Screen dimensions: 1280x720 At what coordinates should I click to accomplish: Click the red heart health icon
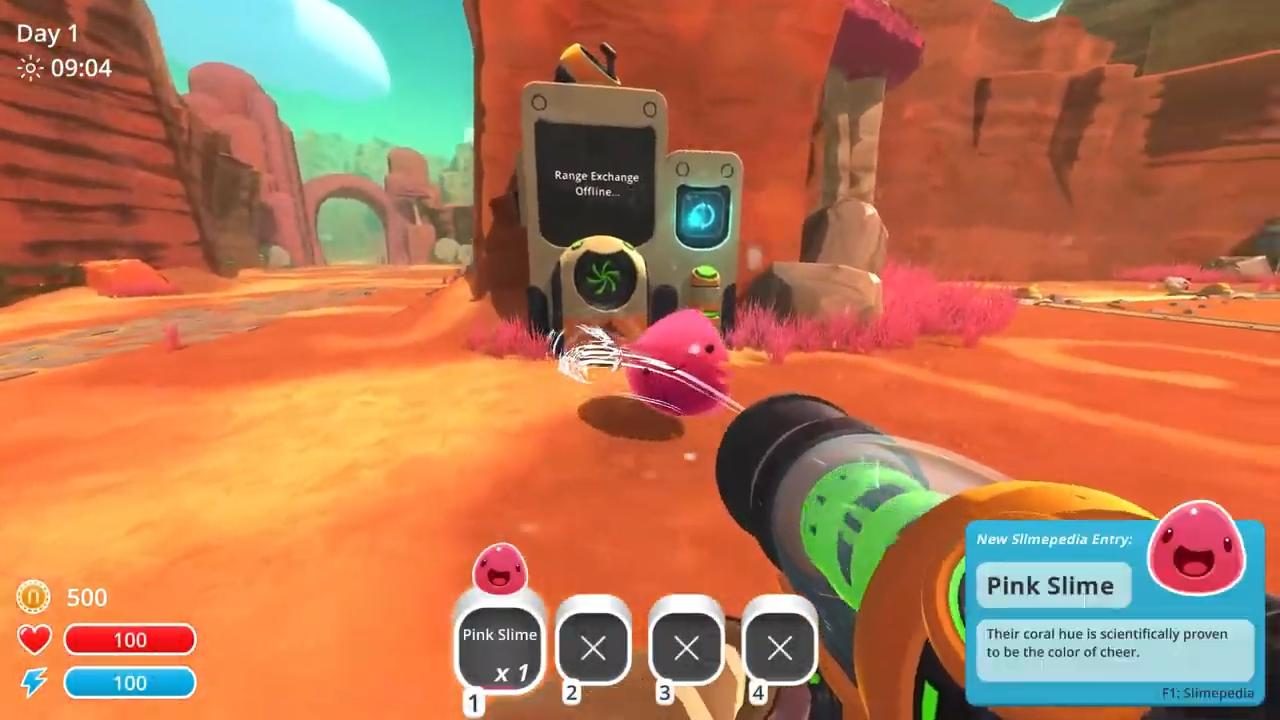pos(33,640)
